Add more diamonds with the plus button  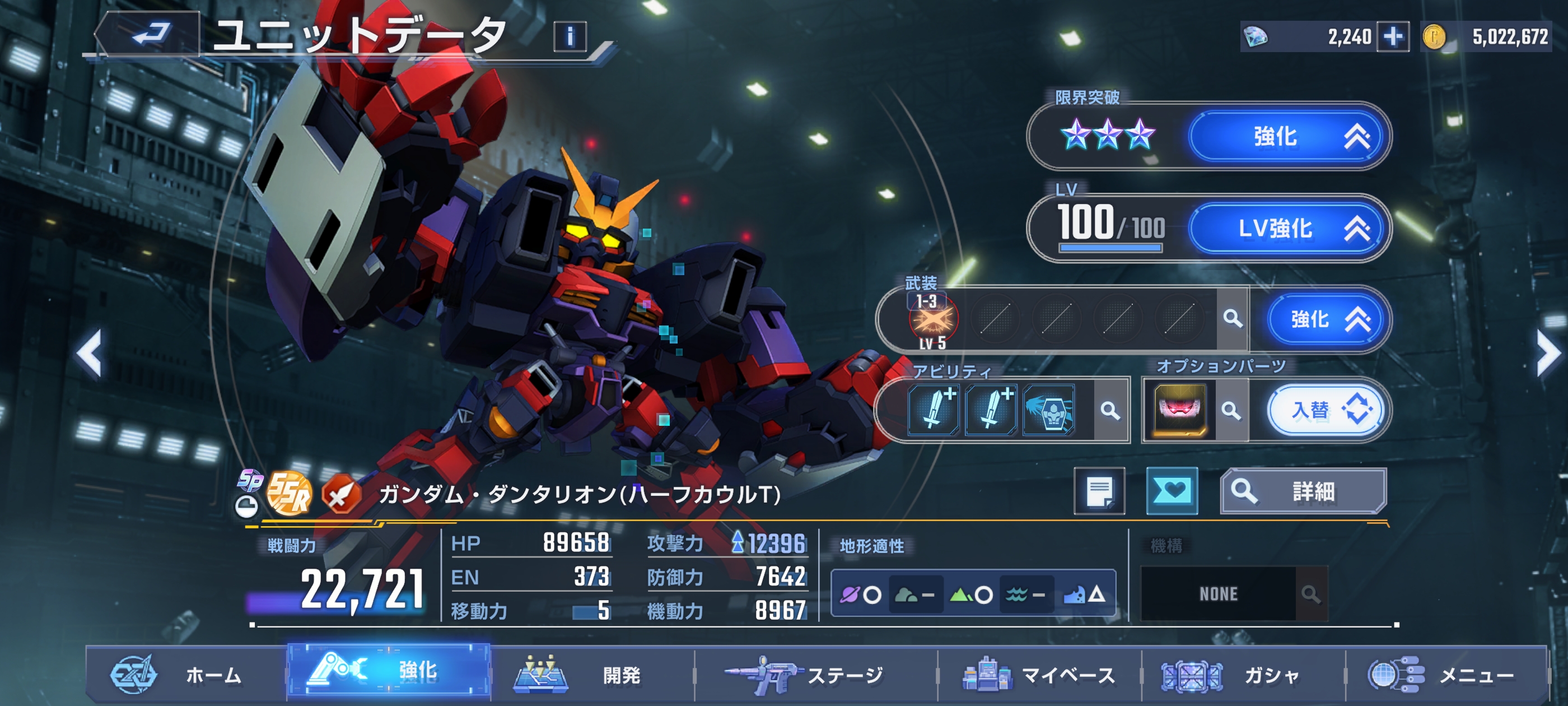(1393, 36)
